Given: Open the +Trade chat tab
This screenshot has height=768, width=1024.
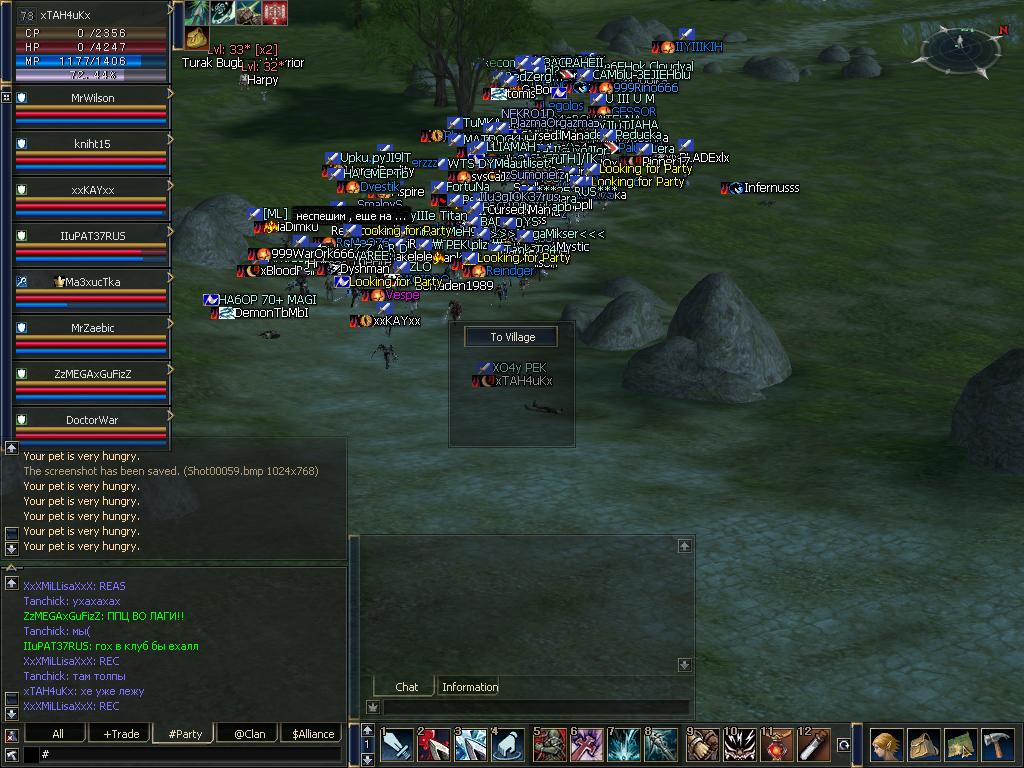Looking at the screenshot, I should pyautogui.click(x=121, y=734).
